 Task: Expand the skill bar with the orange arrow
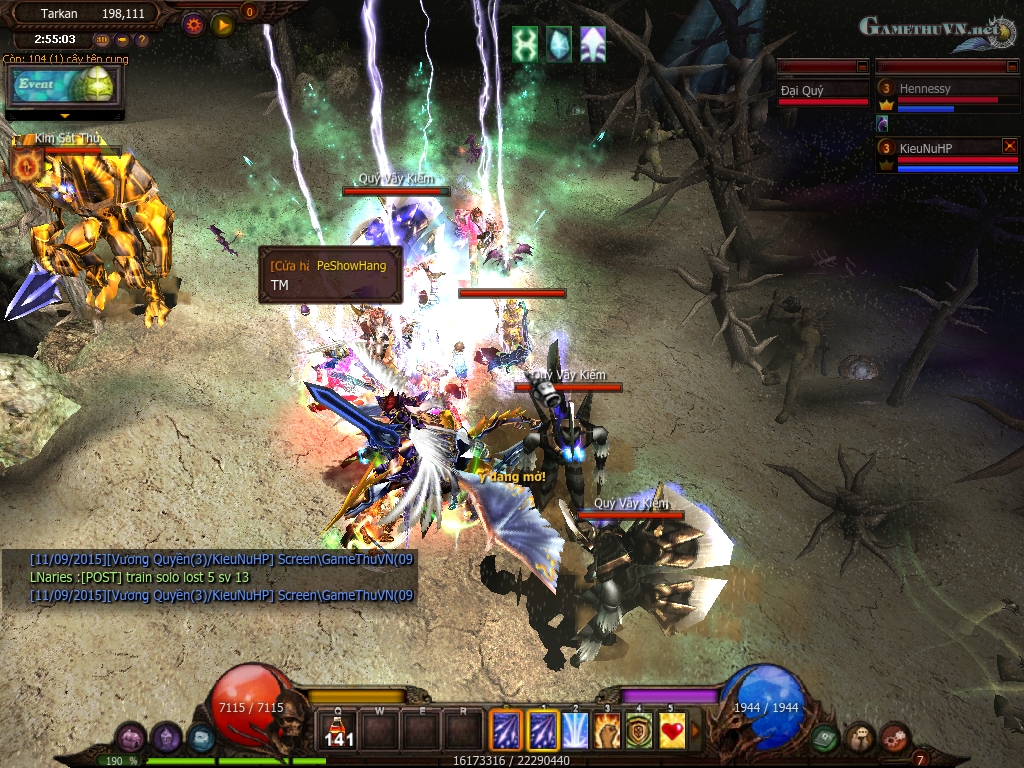coord(696,730)
